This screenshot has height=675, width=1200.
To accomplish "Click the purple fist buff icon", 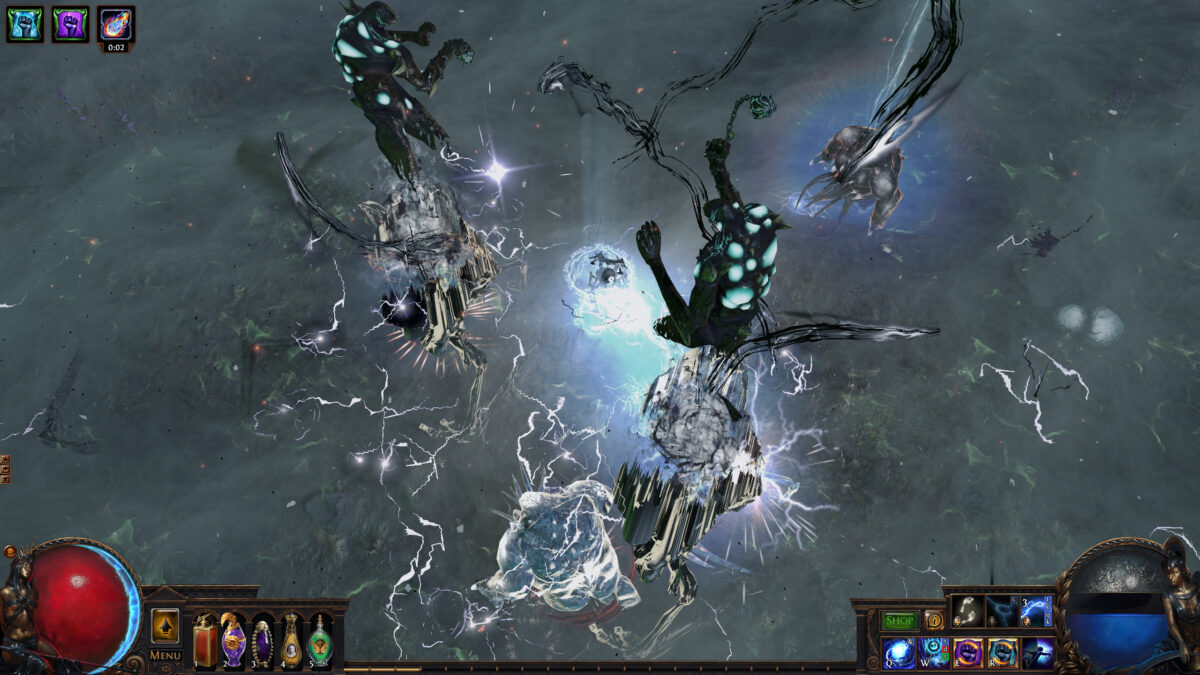I will 70,23.
